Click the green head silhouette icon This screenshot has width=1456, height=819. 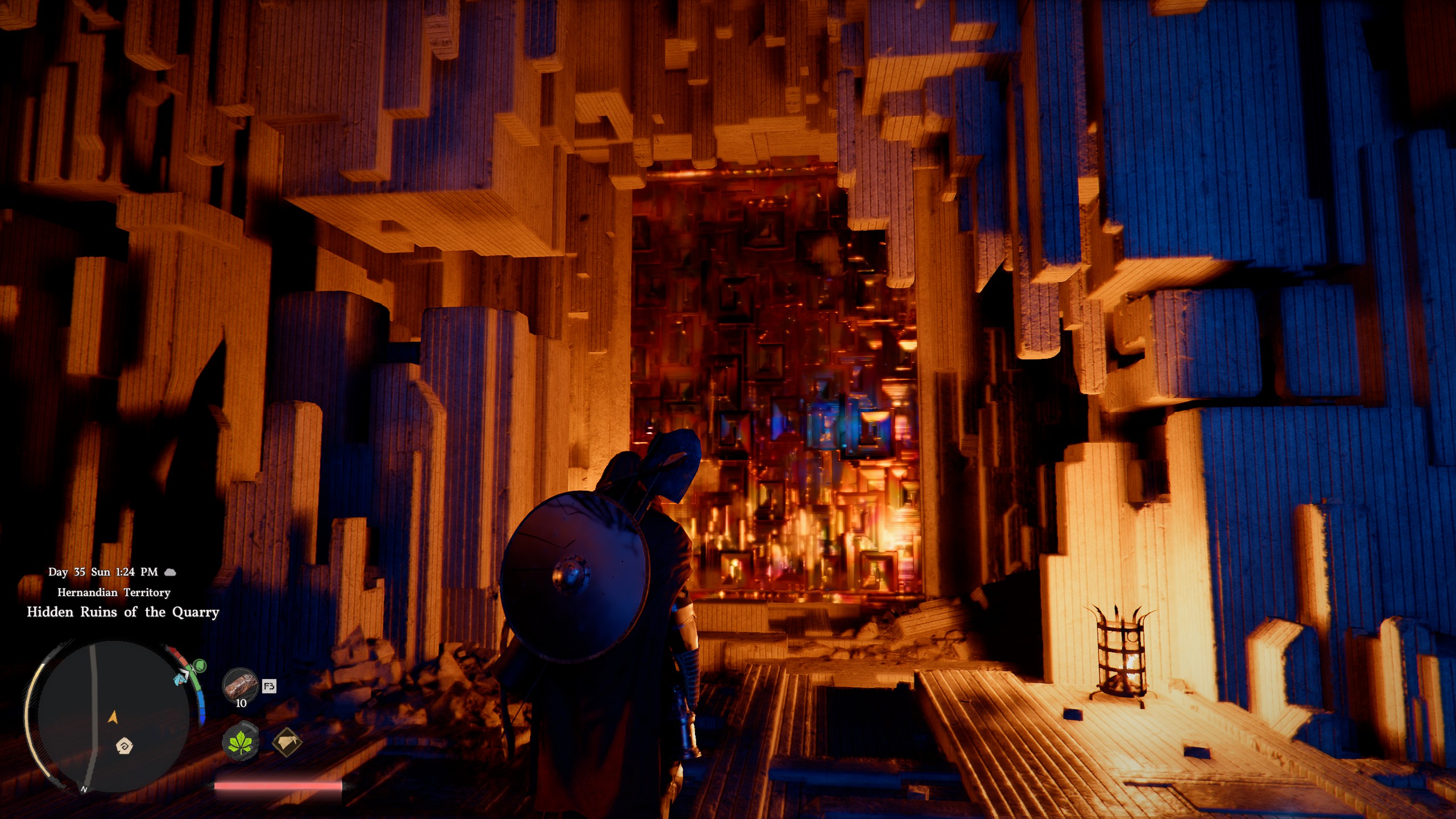[x=200, y=664]
